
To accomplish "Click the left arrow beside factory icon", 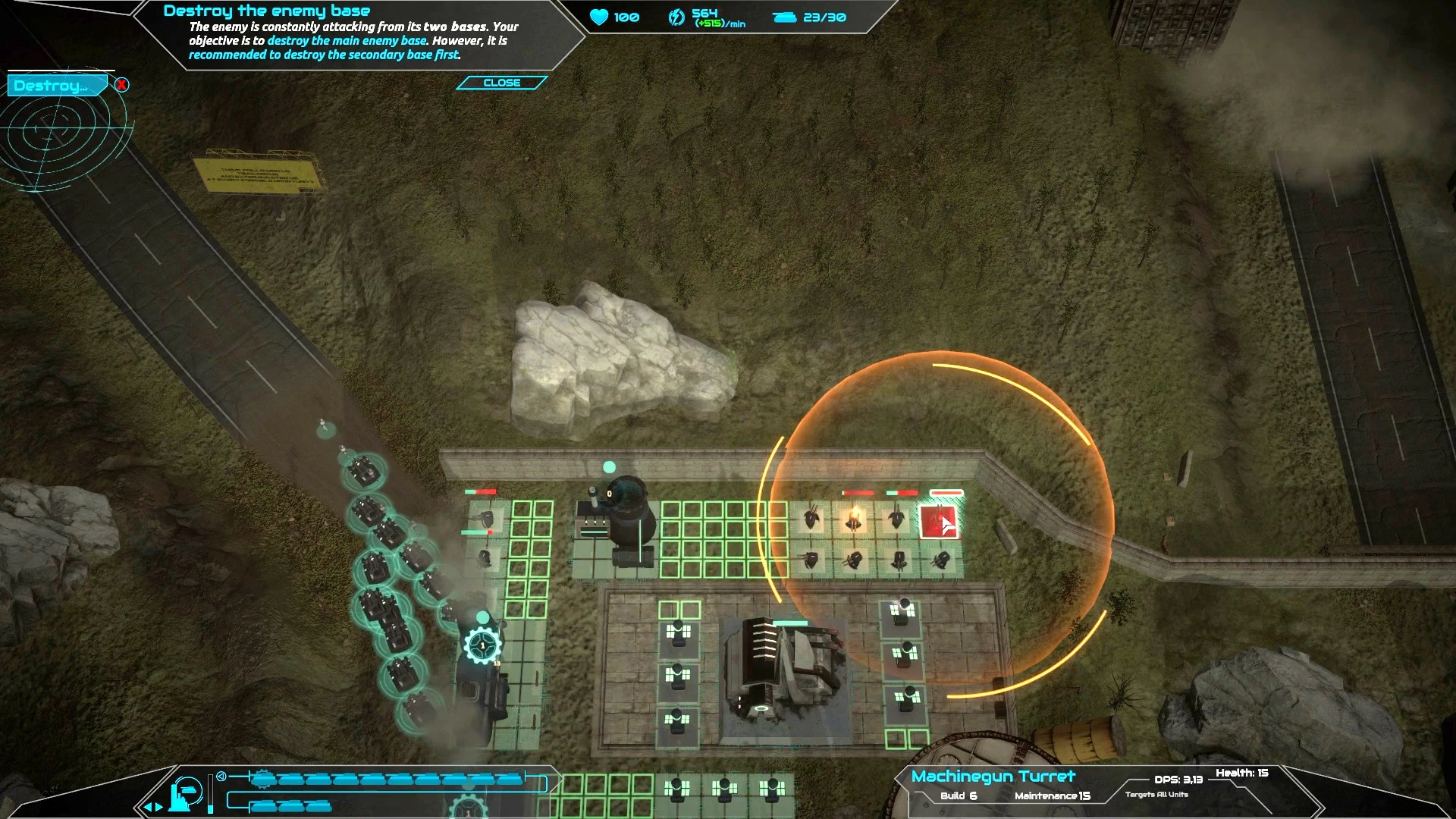I will point(148,807).
